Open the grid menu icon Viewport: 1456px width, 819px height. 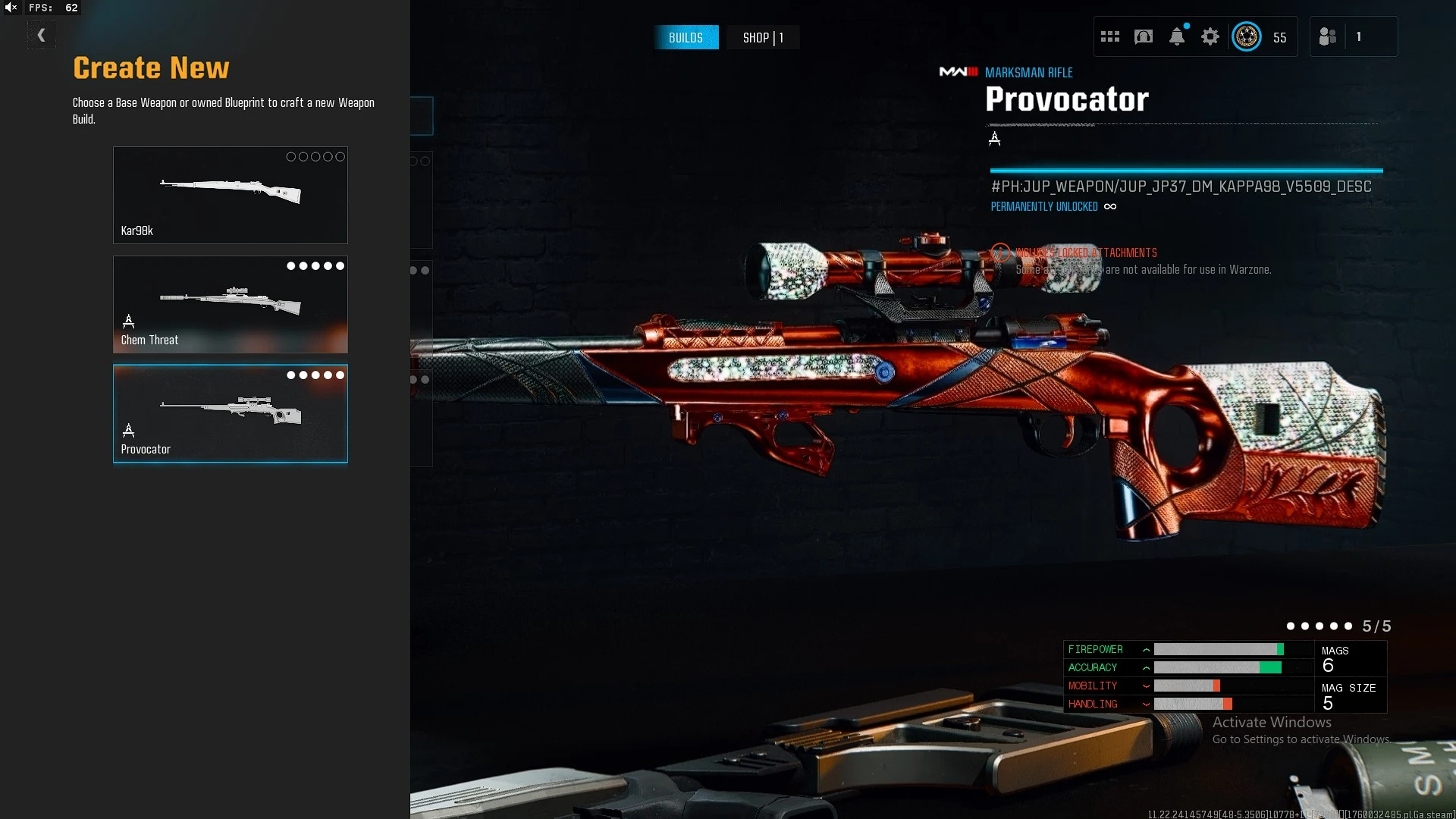1109,36
